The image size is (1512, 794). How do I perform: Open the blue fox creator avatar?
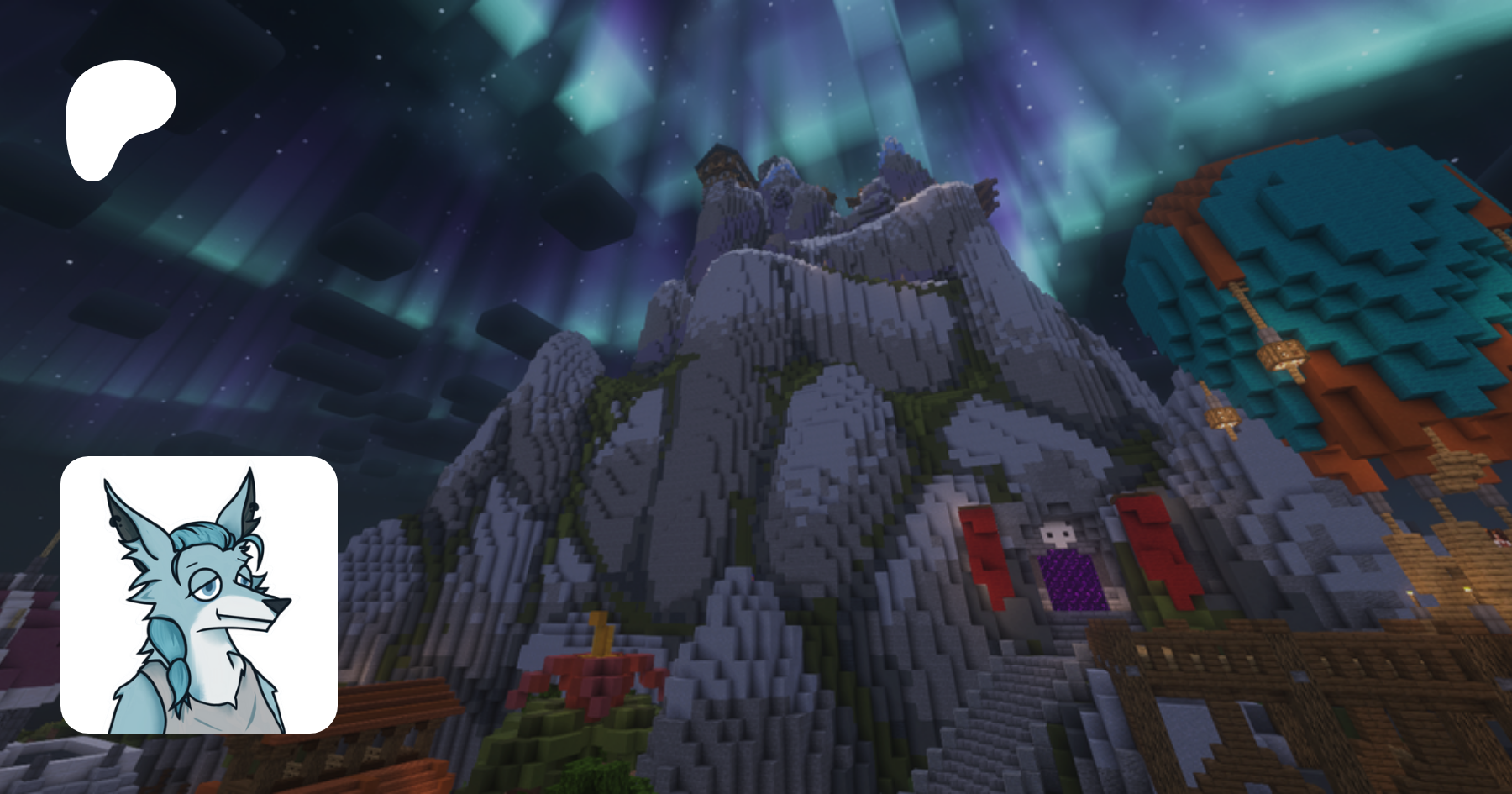coord(199,595)
